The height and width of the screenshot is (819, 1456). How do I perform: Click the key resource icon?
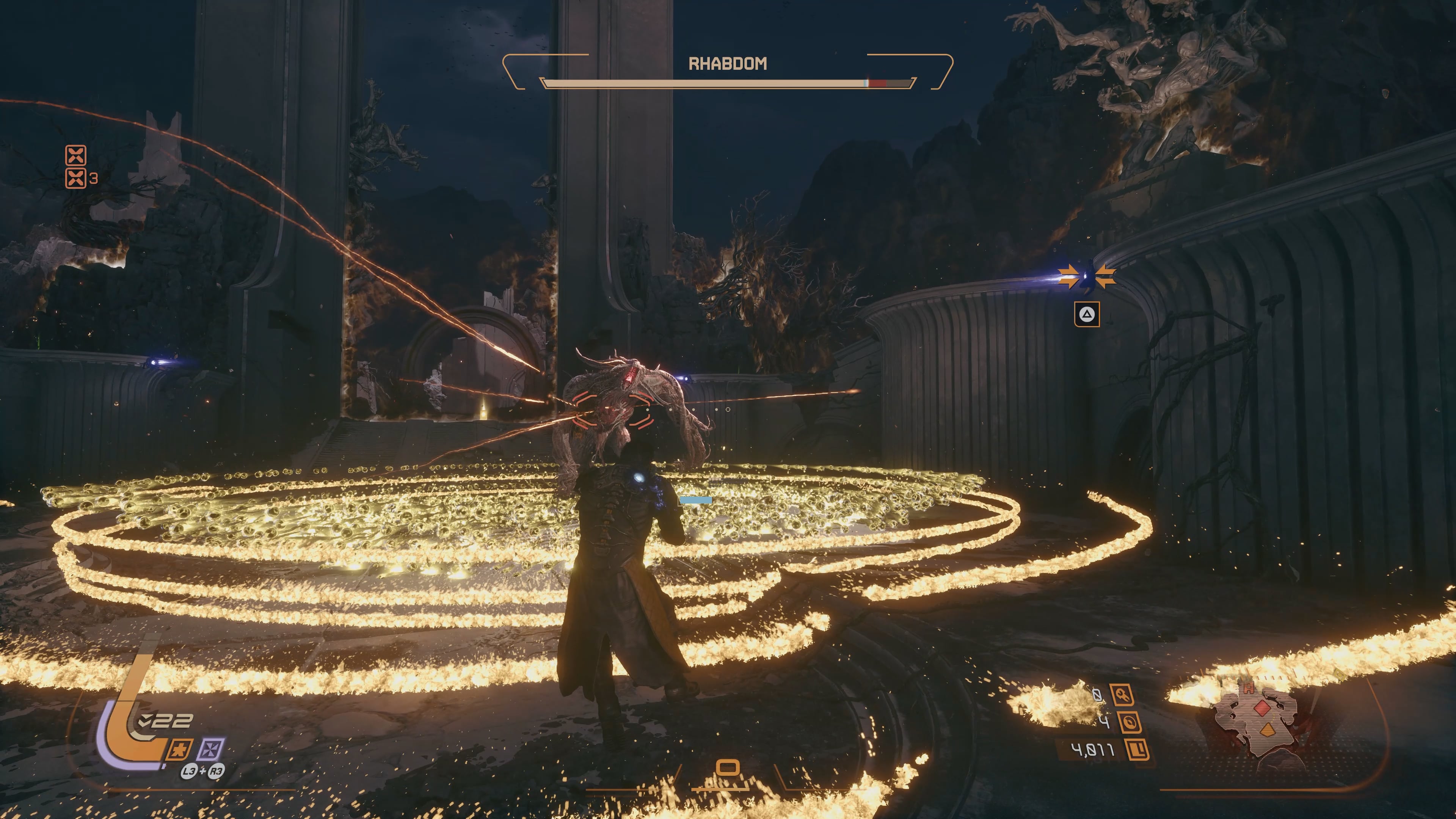pyautogui.click(x=1122, y=695)
